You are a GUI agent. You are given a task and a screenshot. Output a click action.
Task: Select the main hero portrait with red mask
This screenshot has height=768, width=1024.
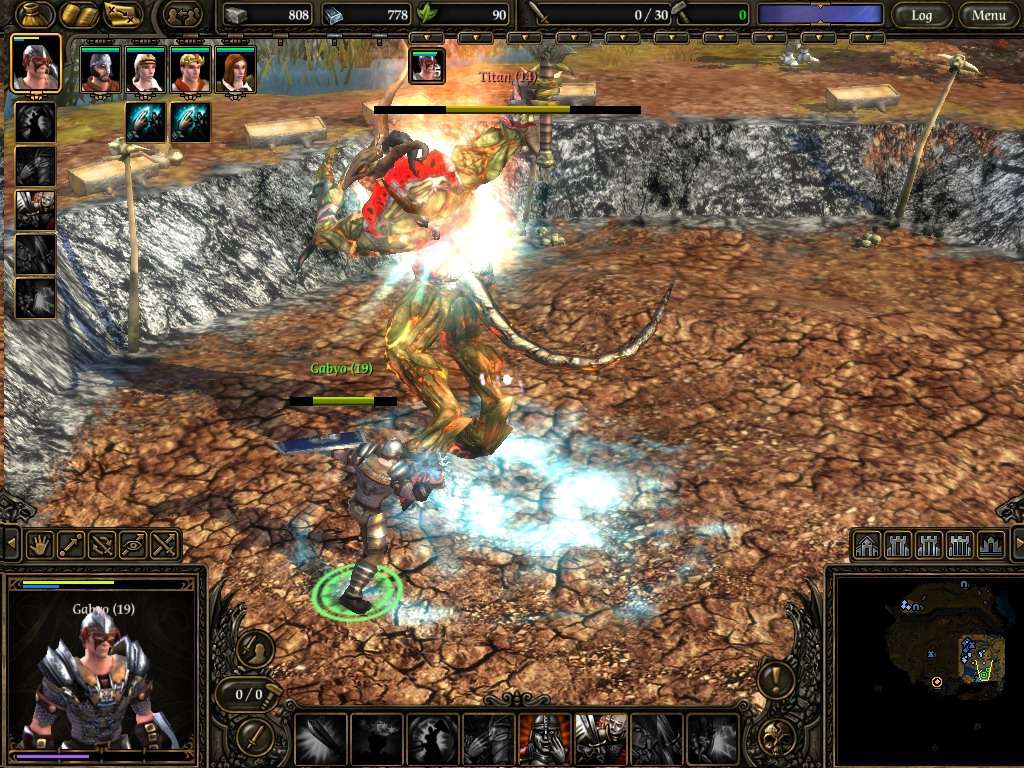[35, 63]
